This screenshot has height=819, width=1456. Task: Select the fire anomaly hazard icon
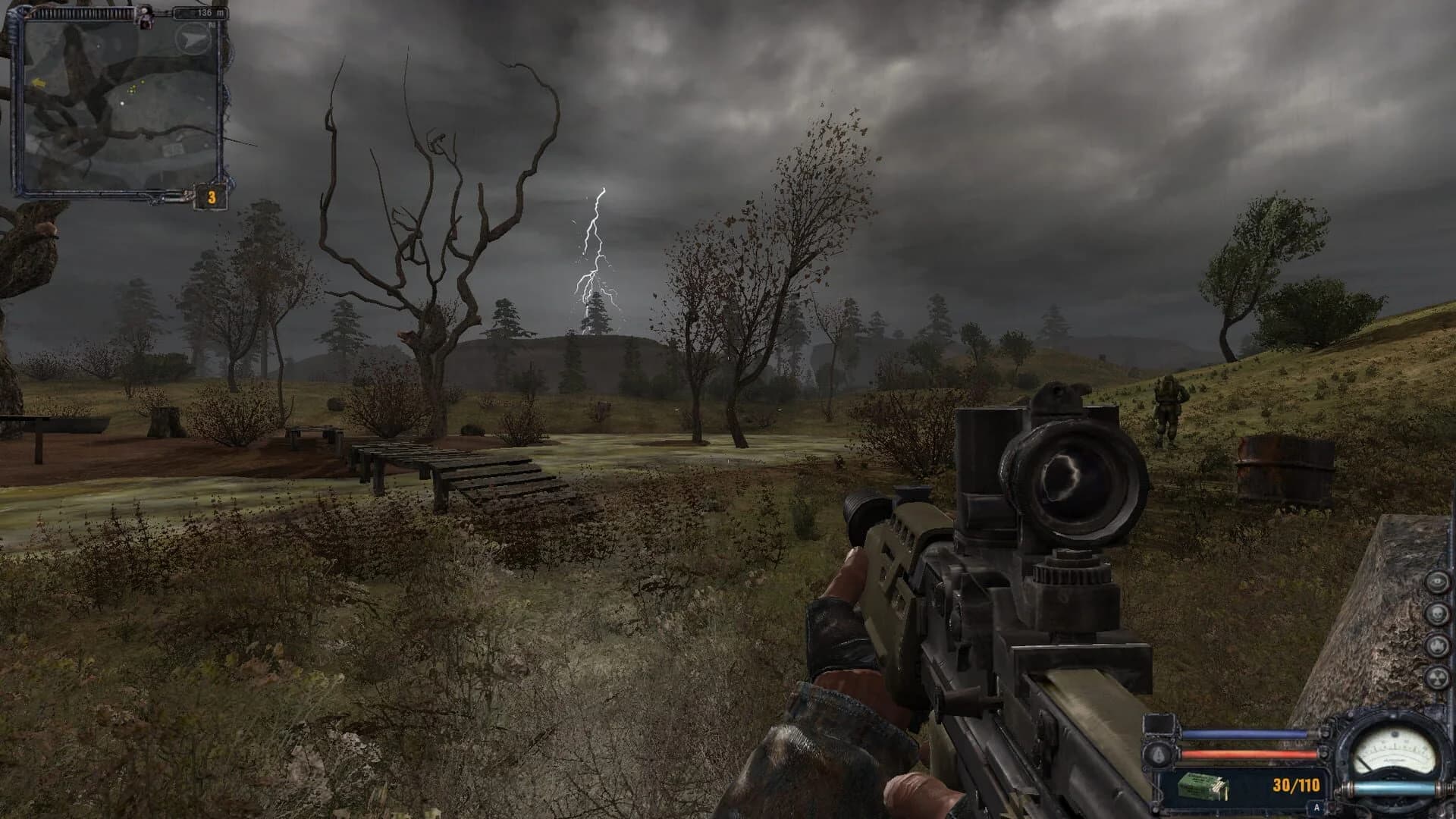pyautogui.click(x=1437, y=645)
